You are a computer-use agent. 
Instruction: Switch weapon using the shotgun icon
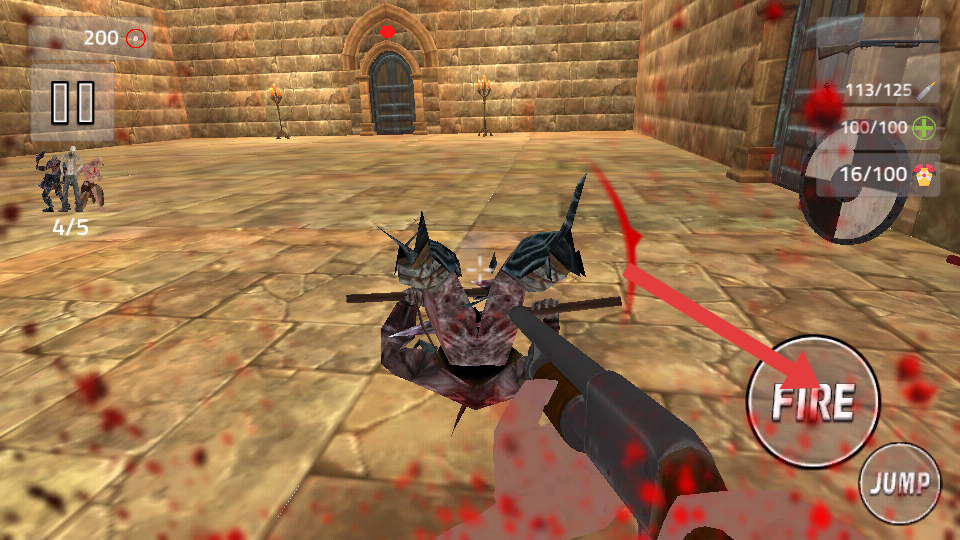tap(876, 46)
